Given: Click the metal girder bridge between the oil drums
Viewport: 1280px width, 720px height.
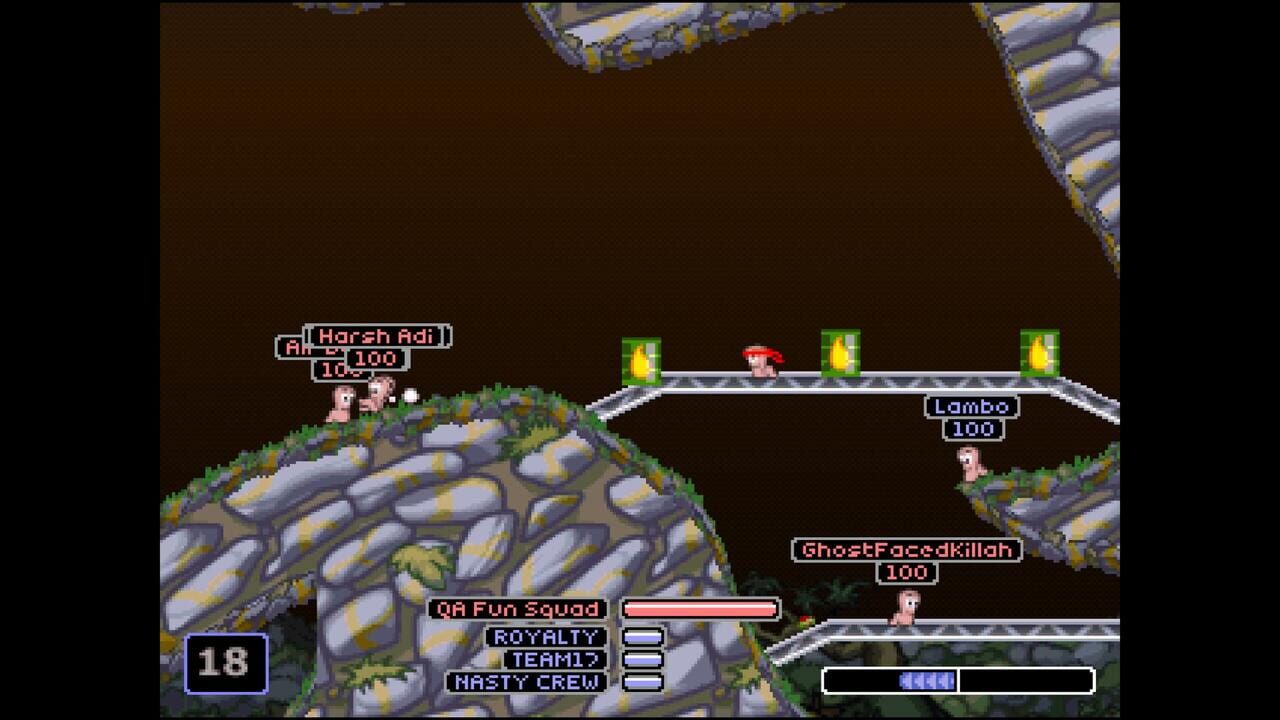Looking at the screenshot, I should coord(930,383).
